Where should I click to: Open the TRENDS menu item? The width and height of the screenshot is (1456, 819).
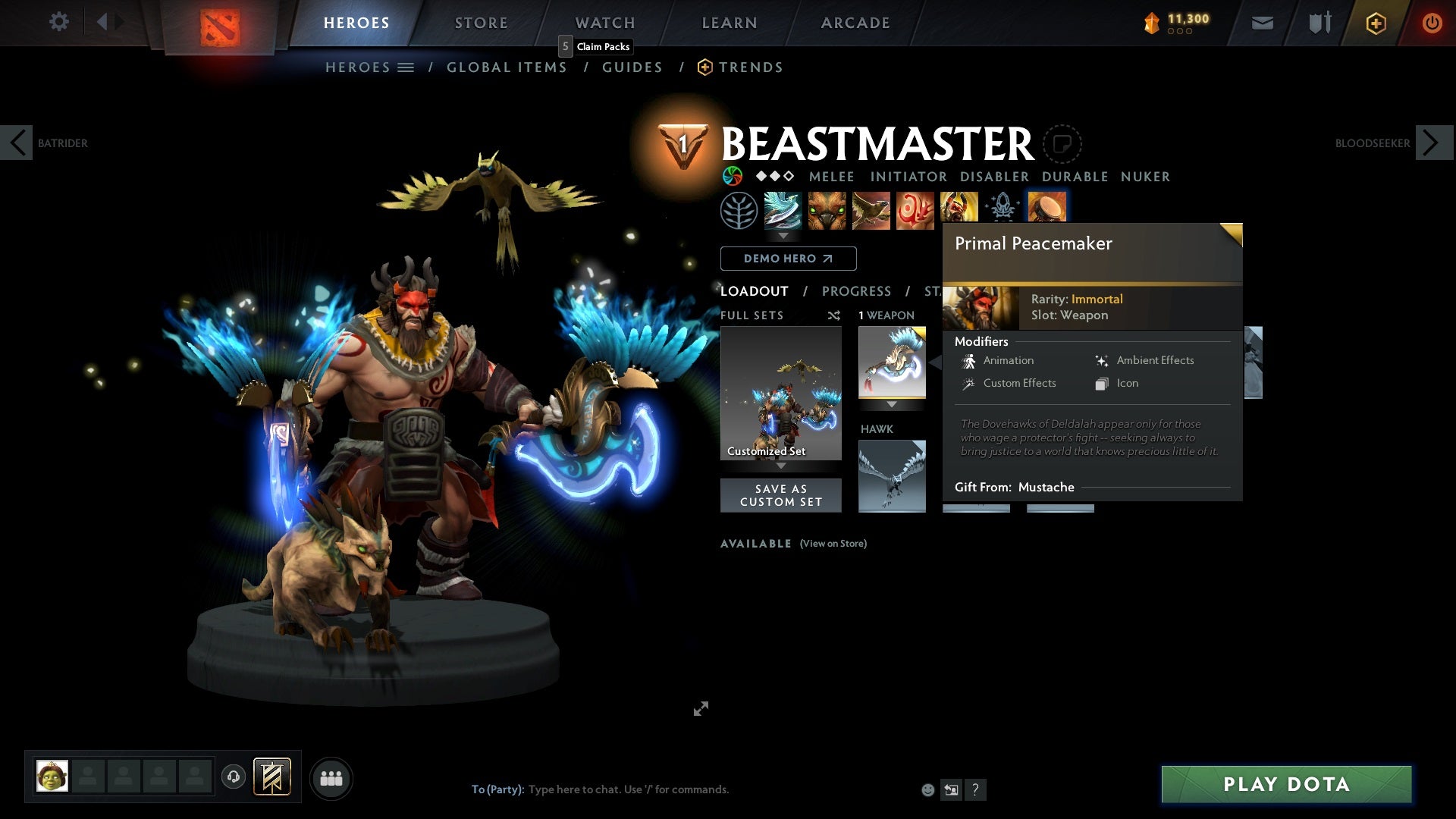point(751,67)
